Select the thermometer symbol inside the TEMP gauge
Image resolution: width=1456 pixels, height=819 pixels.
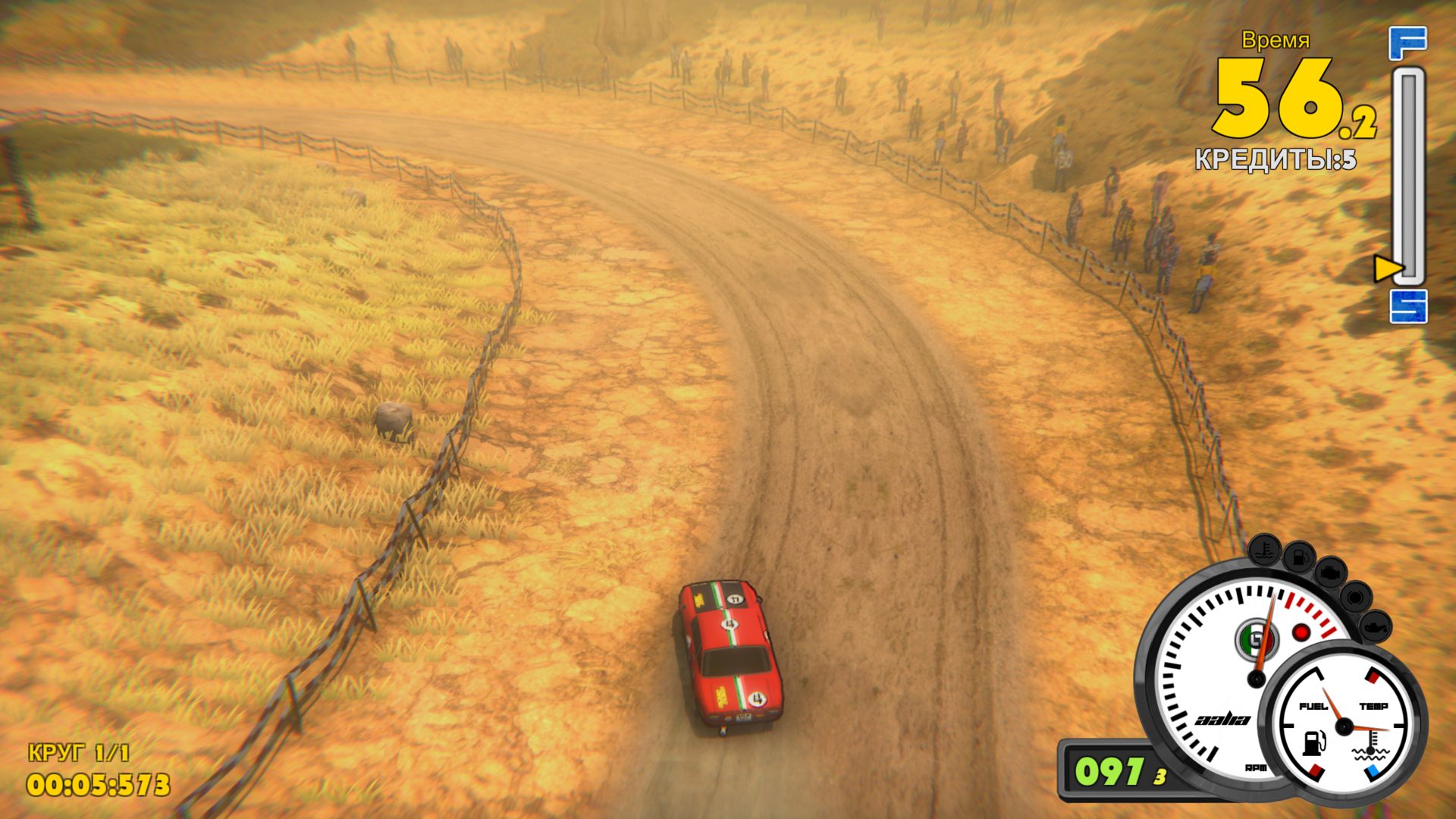coord(1370,743)
